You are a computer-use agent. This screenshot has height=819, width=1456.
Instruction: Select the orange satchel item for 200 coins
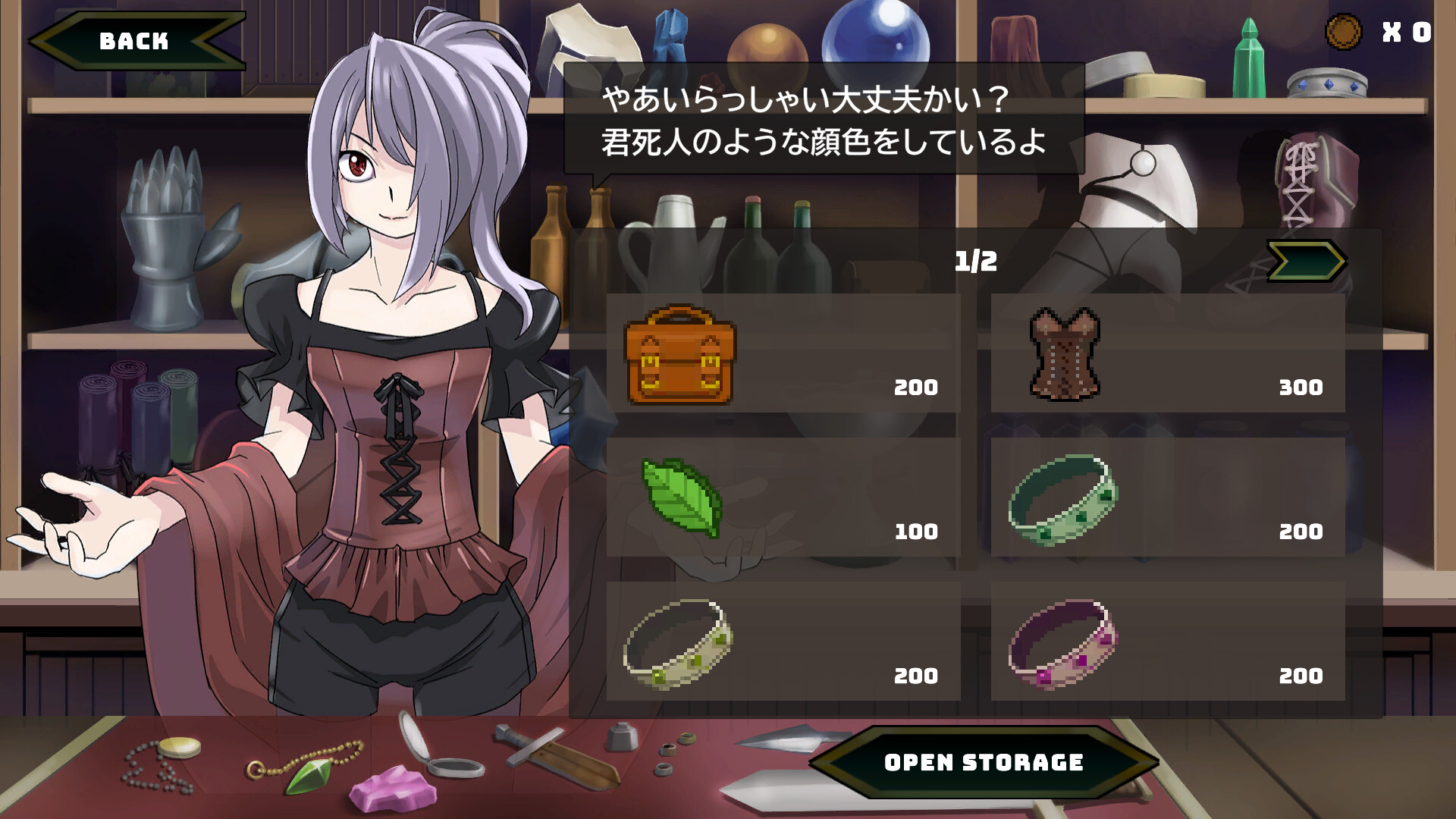click(680, 356)
